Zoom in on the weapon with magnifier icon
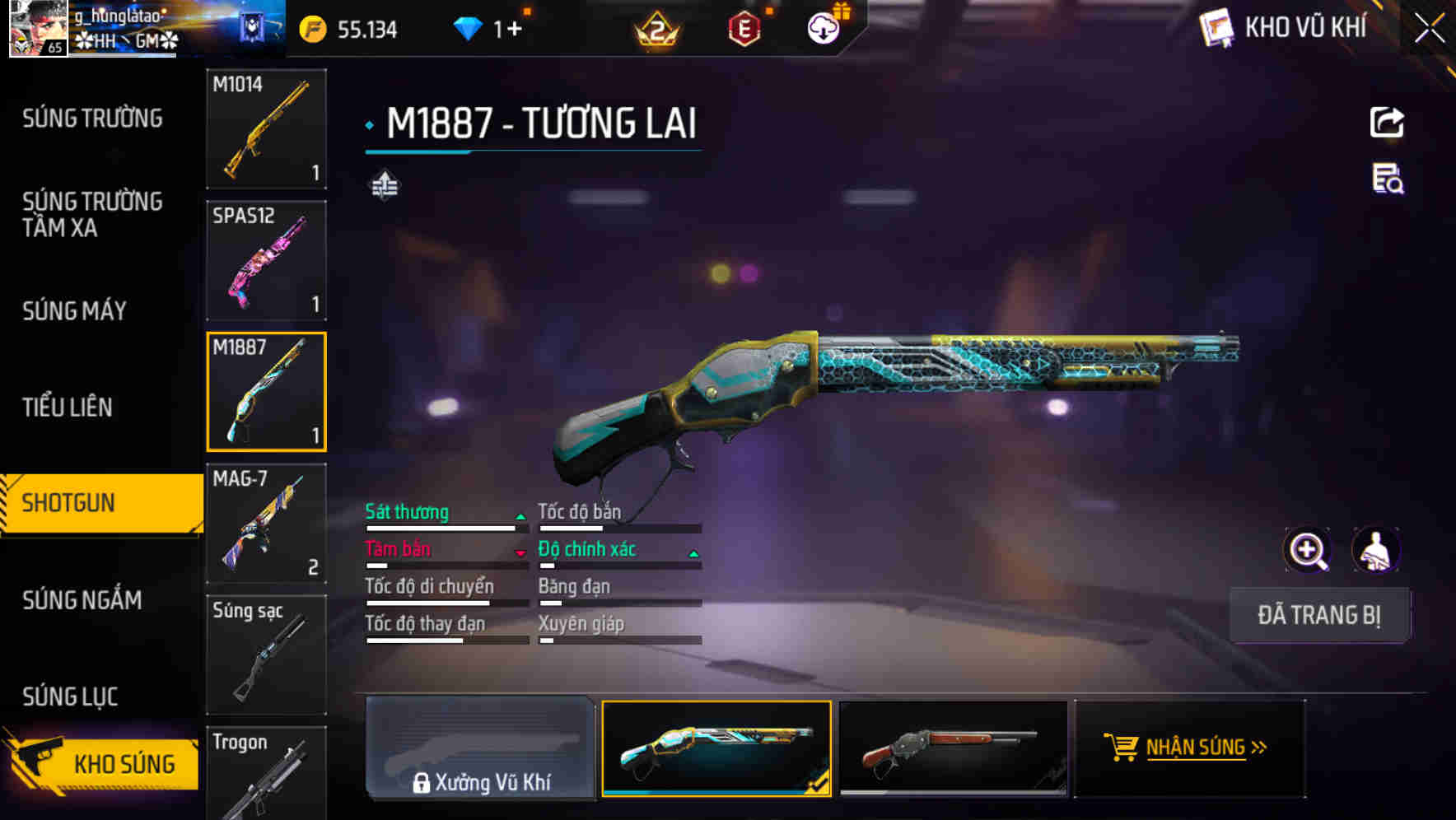This screenshot has width=1456, height=820. (1308, 550)
